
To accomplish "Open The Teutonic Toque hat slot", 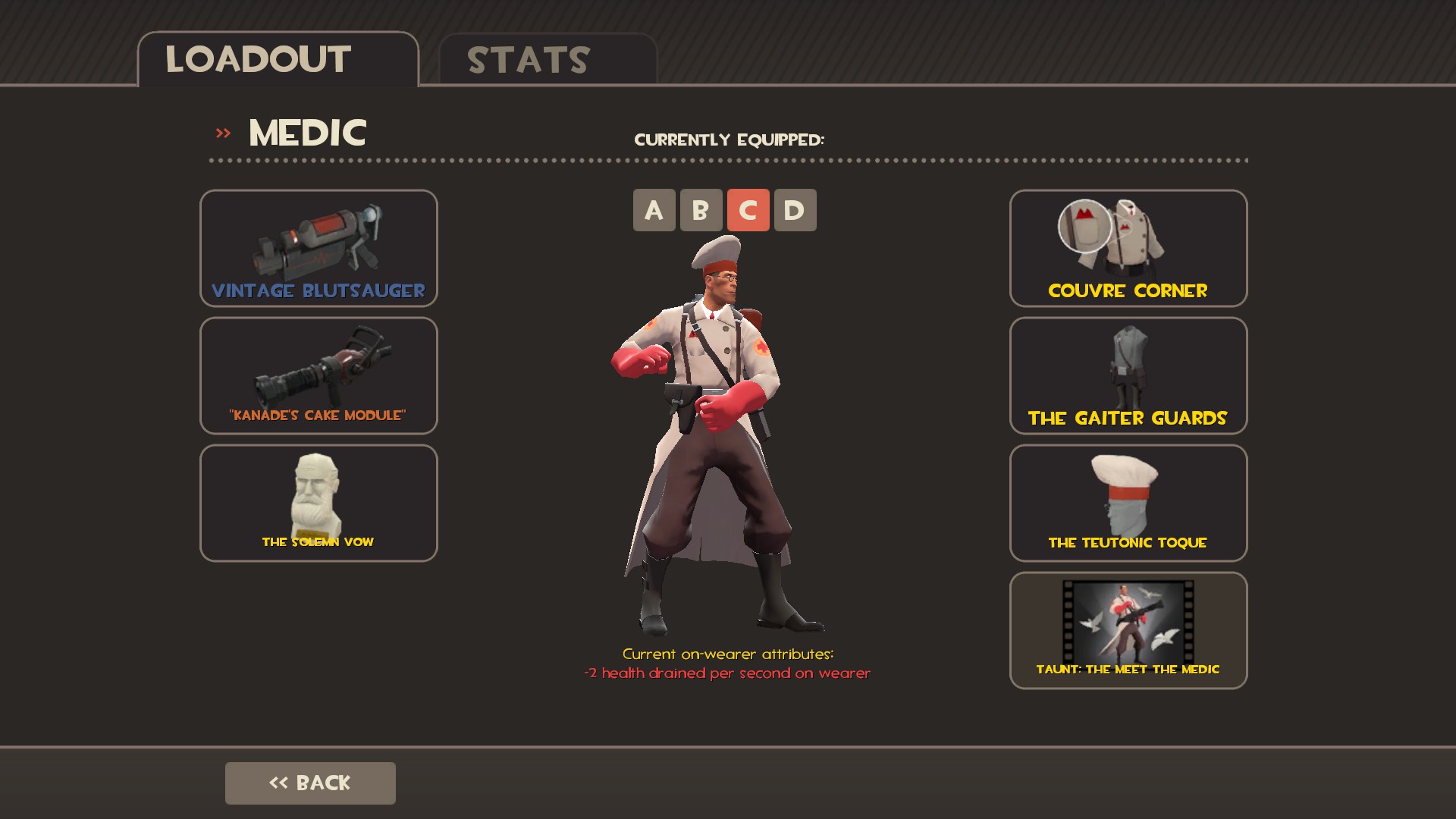I will (1128, 503).
